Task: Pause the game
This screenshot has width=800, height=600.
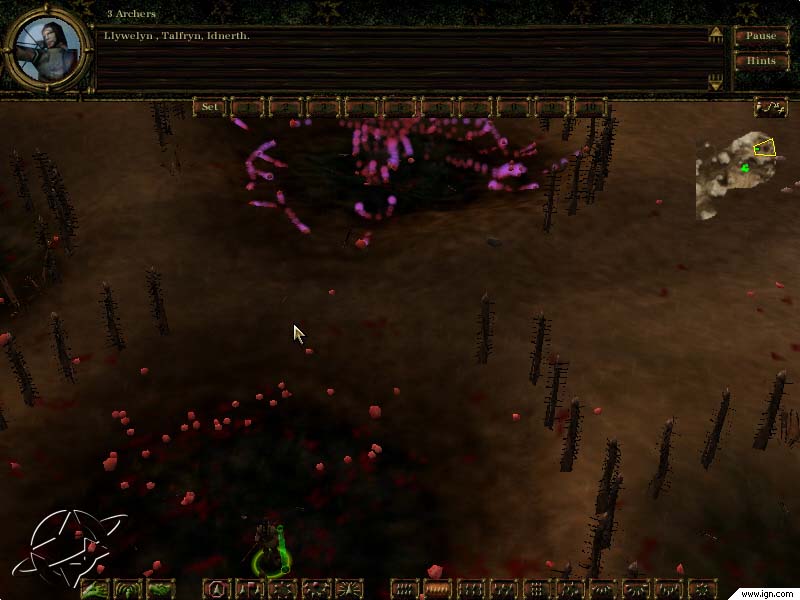Action: tap(761, 36)
